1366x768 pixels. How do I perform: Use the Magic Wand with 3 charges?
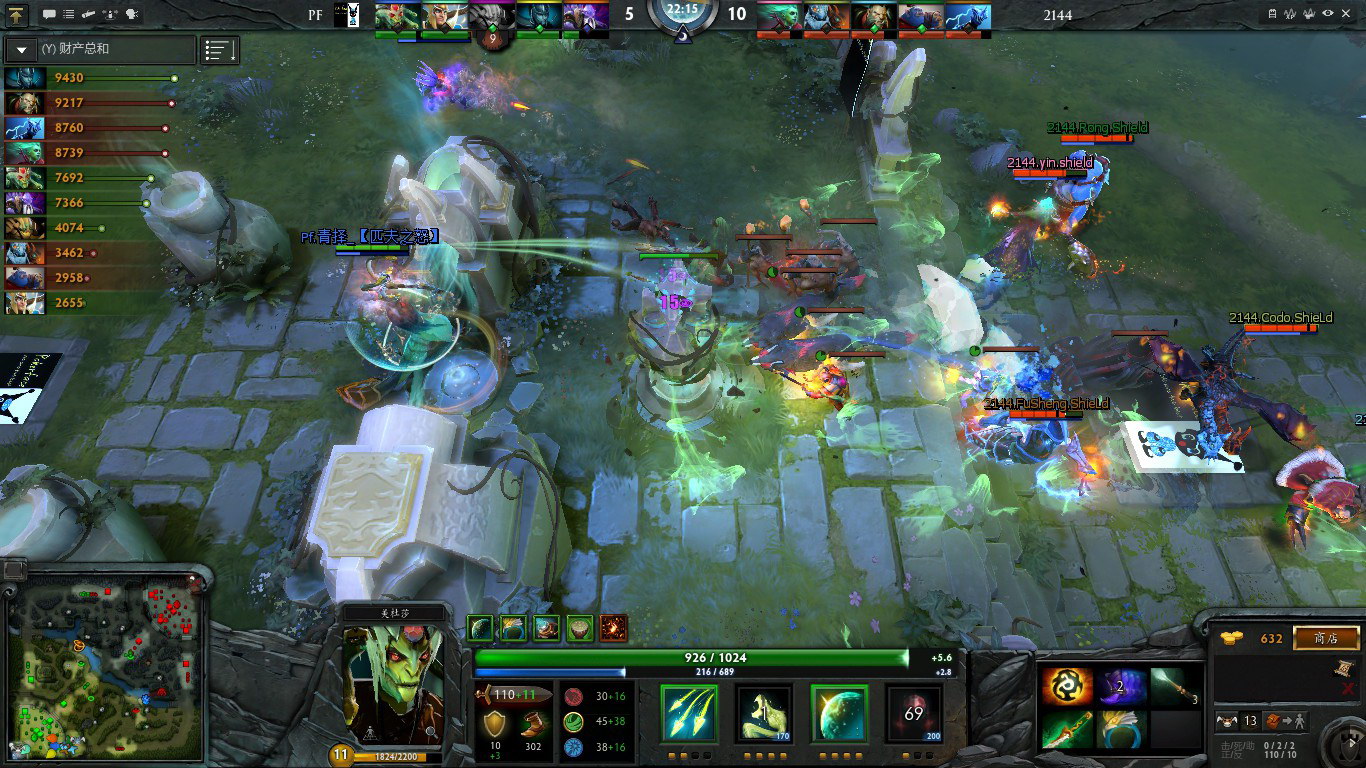pos(1174,687)
